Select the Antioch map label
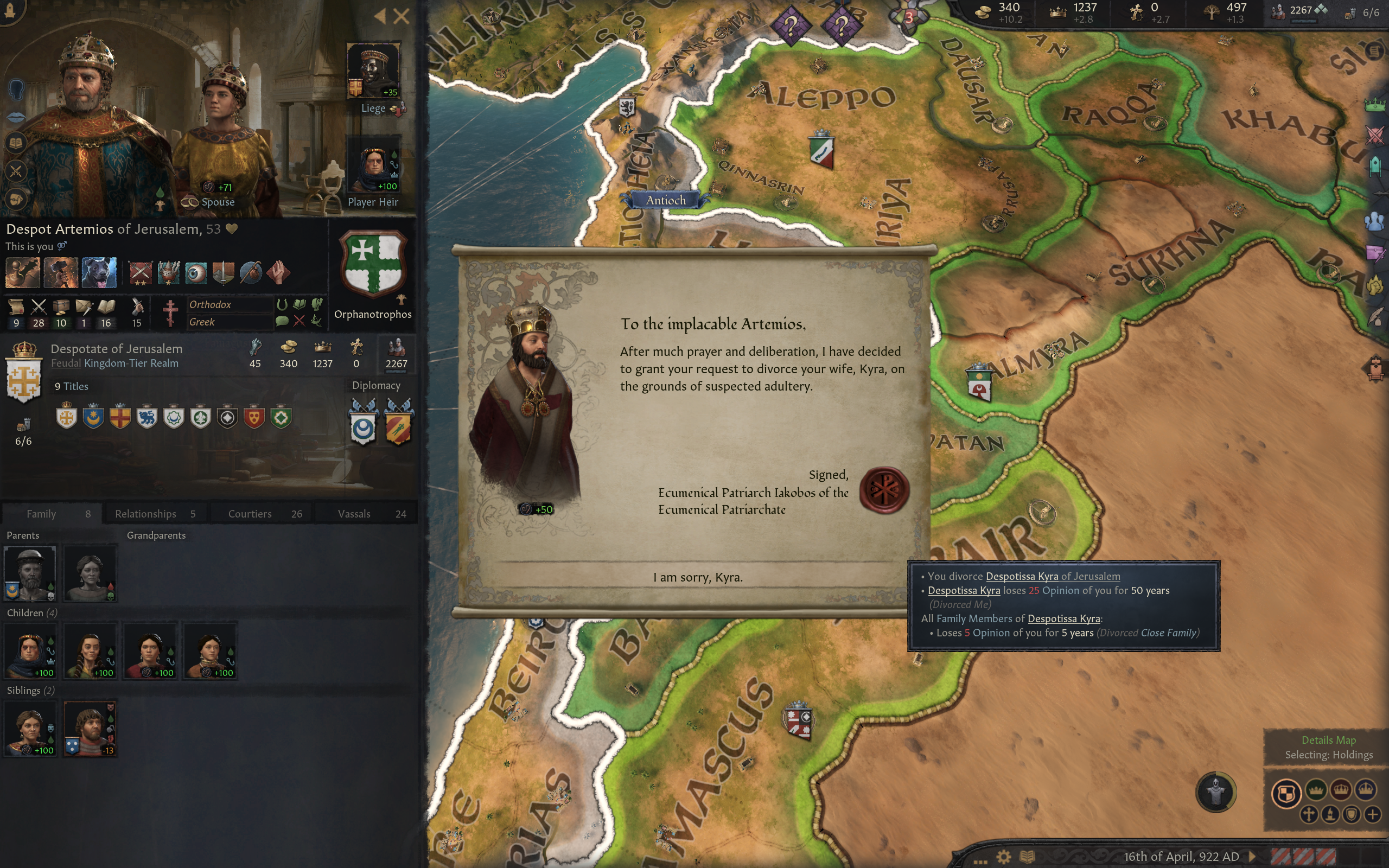The image size is (1389, 868). (x=666, y=200)
